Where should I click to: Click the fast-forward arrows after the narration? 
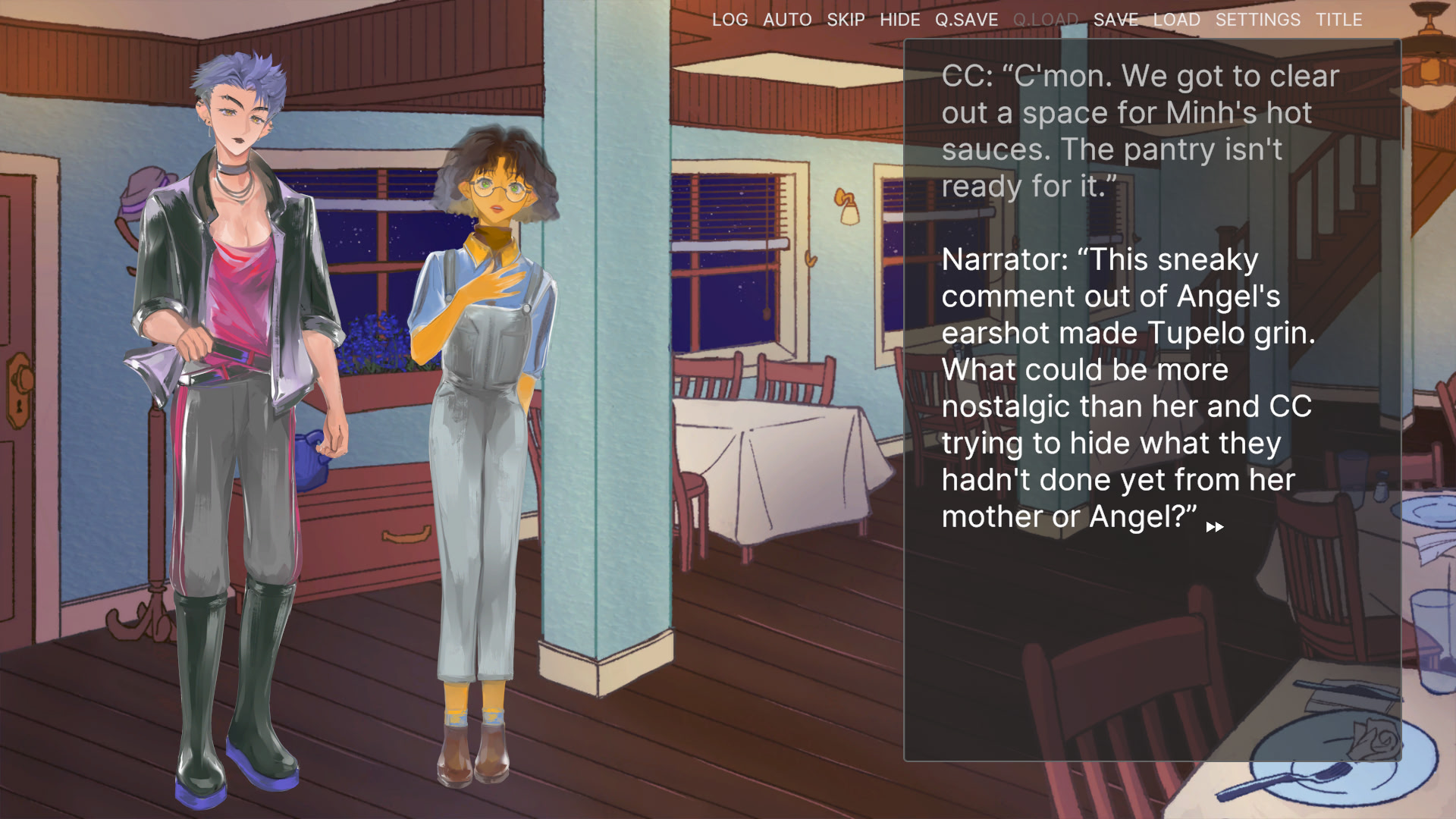click(1214, 527)
